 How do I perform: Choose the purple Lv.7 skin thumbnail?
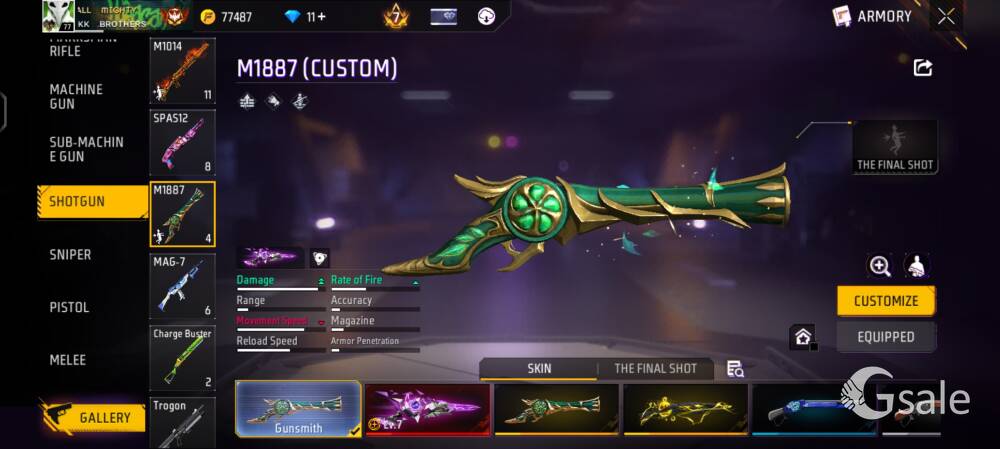427,410
